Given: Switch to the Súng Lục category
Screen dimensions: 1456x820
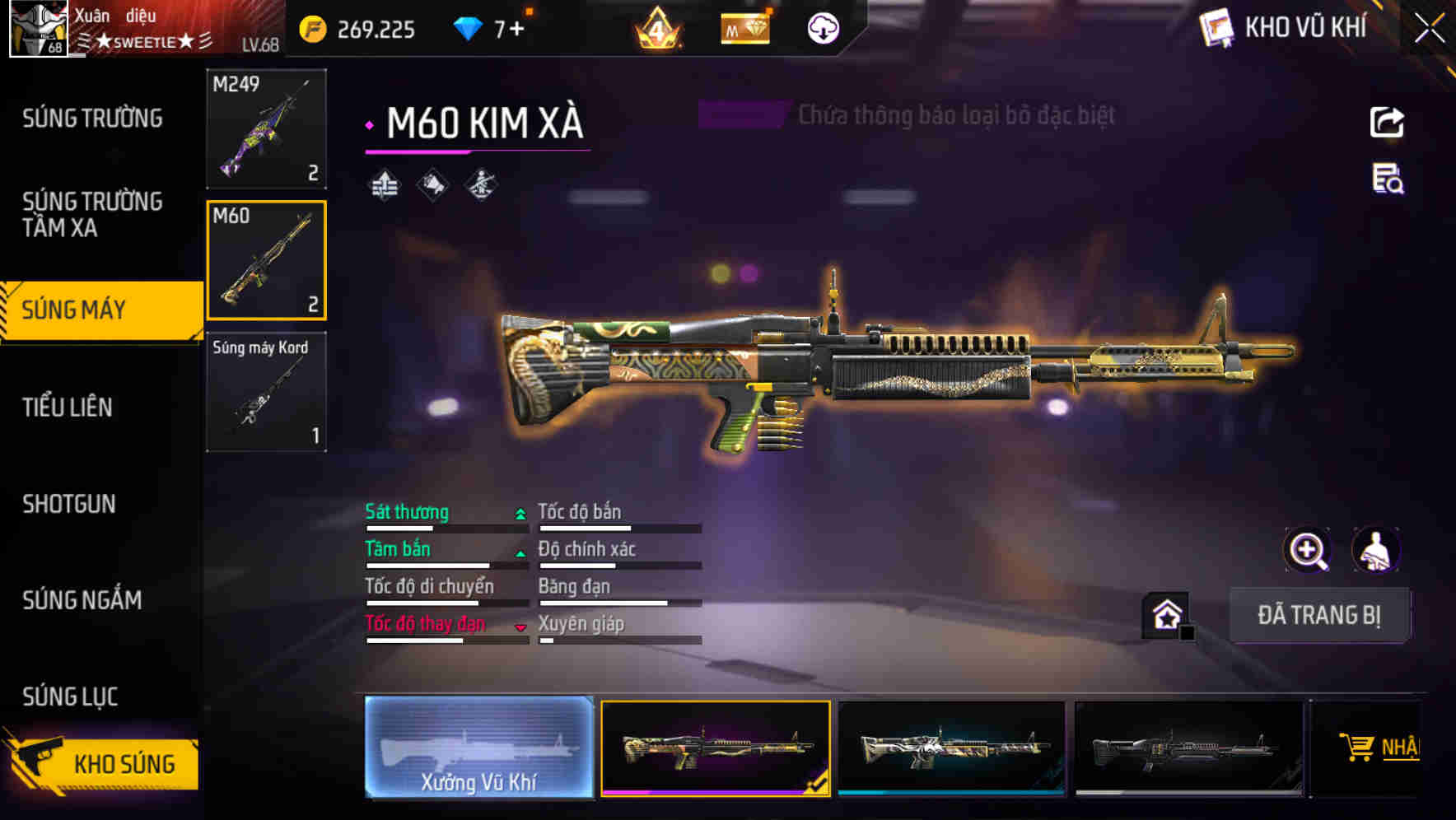Looking at the screenshot, I should (x=71, y=697).
